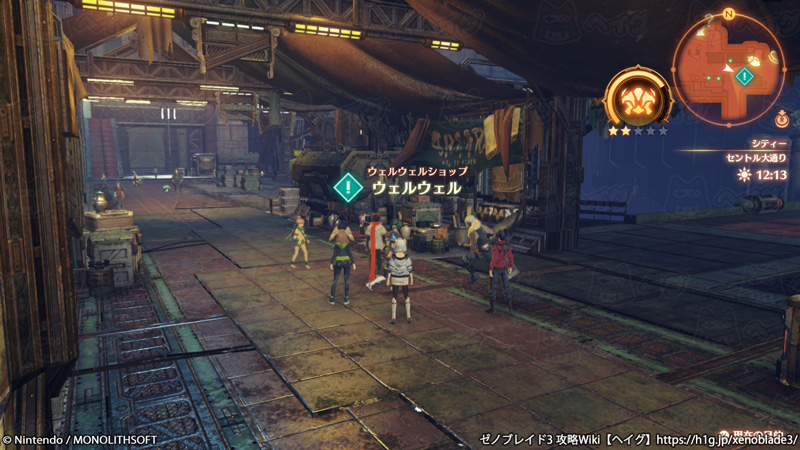Click the ウェルウェル shop marker above the NPC
Image resolution: width=800 pixels, height=450 pixels.
tap(348, 186)
